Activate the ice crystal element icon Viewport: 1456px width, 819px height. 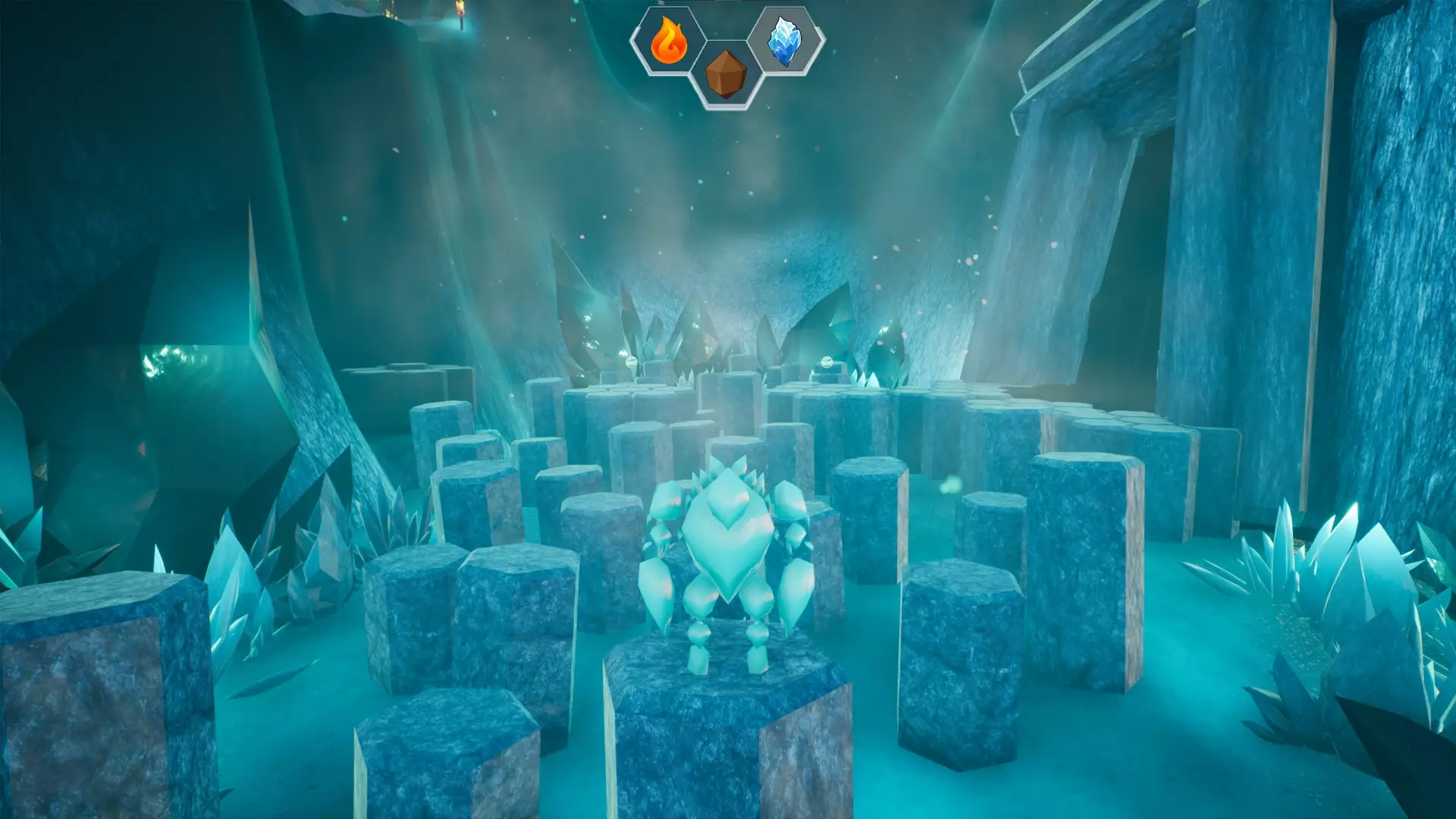(785, 41)
